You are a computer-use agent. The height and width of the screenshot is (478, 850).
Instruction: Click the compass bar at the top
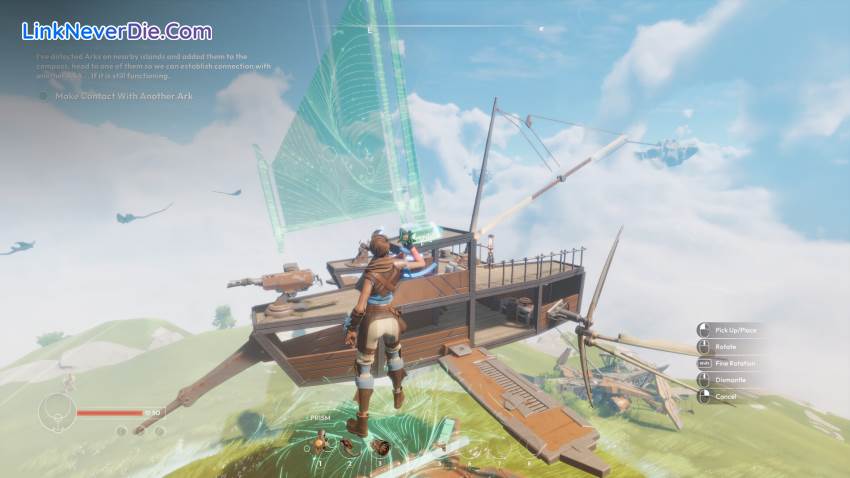(x=455, y=27)
